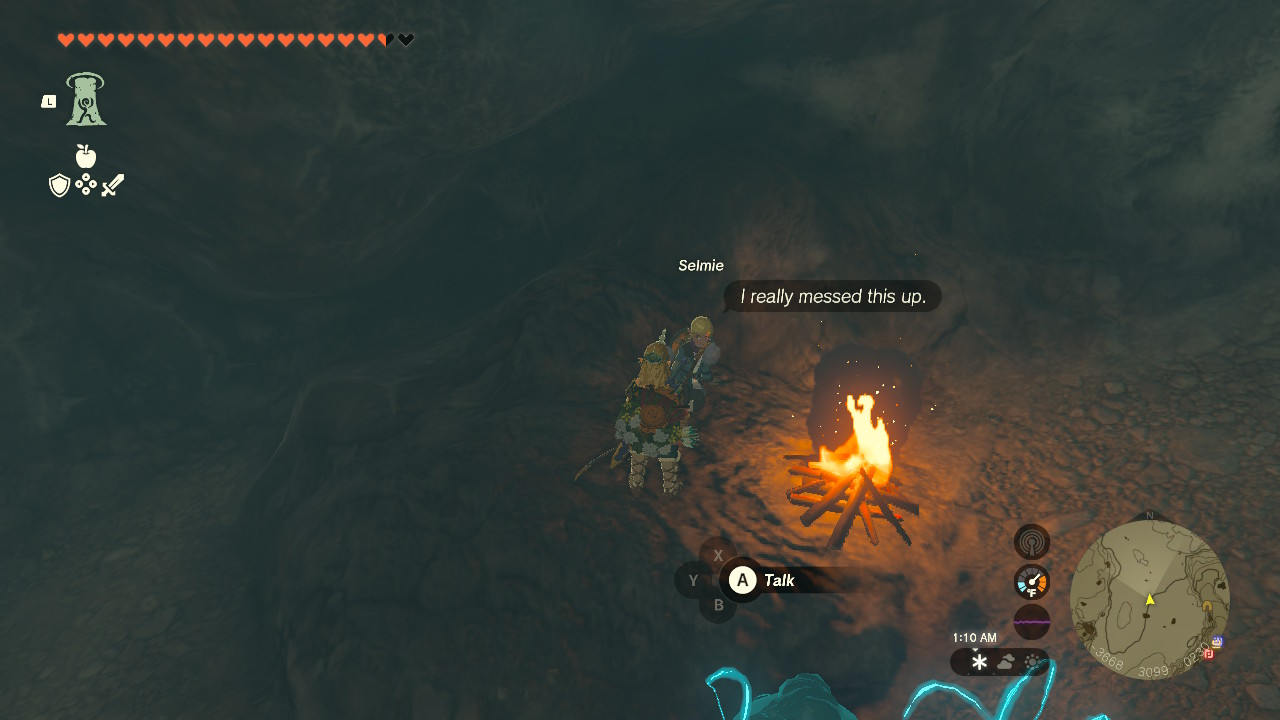Viewport: 1280px width, 720px height.
Task: Click the Y button prompt
Action: (693, 580)
